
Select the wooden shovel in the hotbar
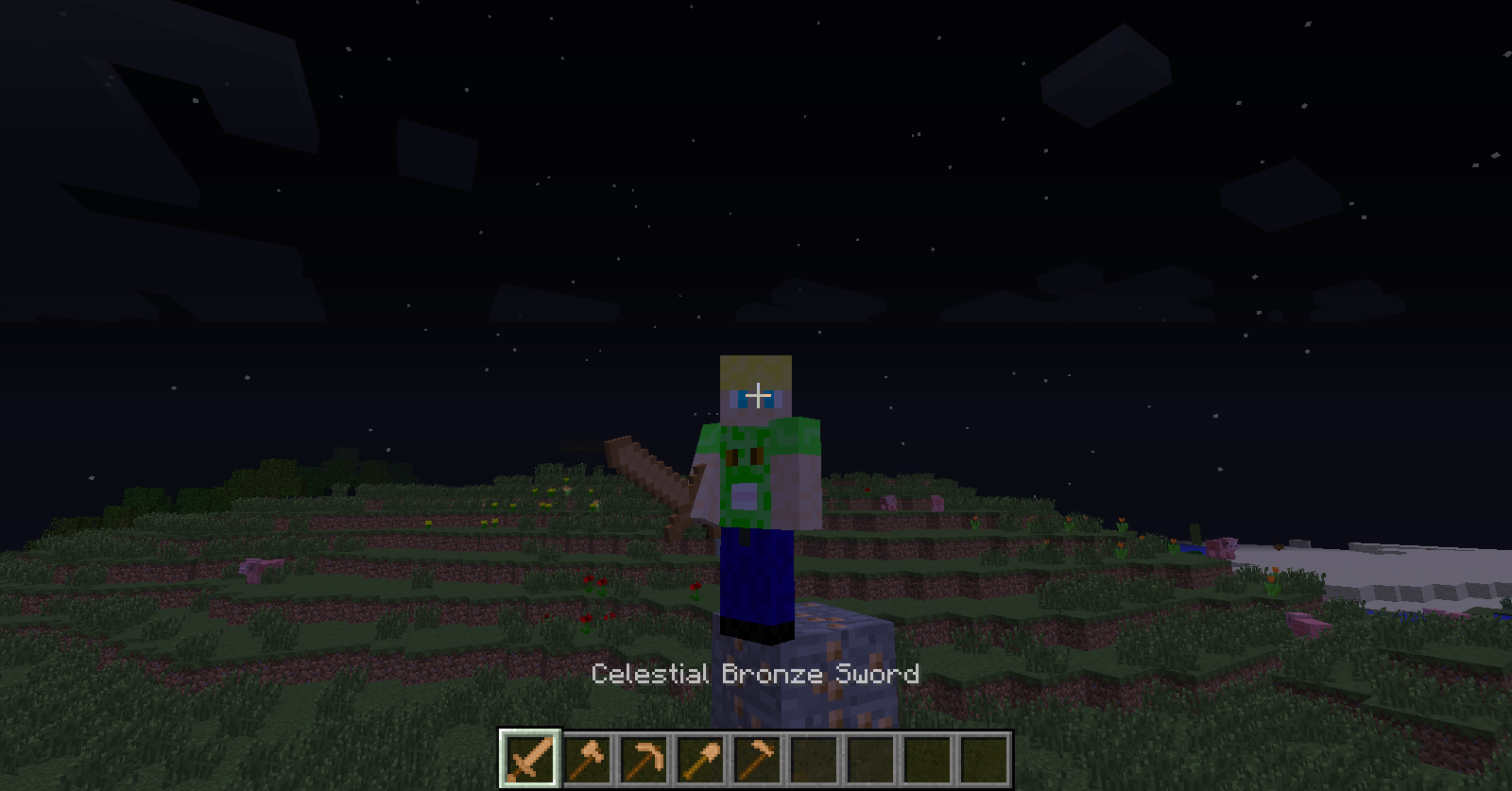699,756
